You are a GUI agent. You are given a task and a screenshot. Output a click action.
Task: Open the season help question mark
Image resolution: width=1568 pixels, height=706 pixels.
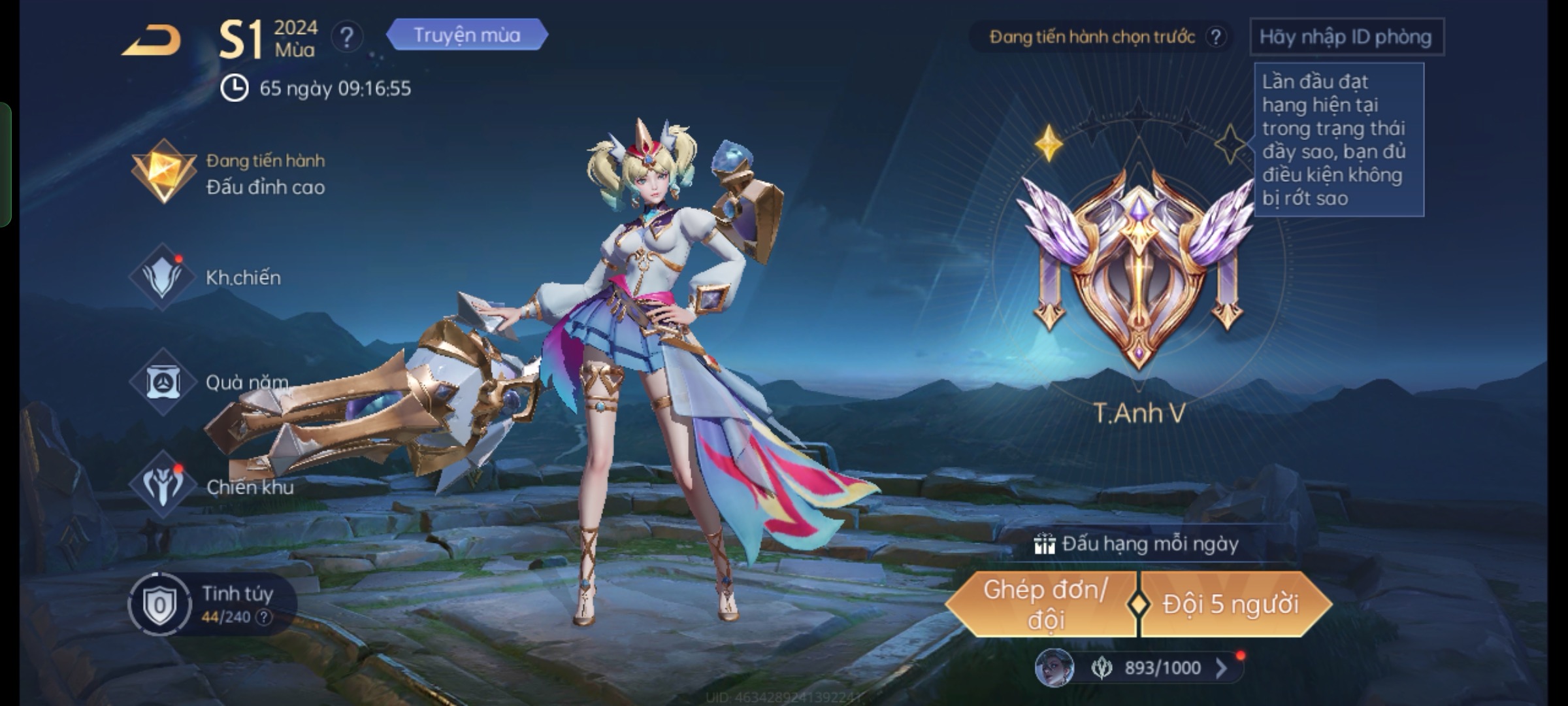click(x=346, y=37)
